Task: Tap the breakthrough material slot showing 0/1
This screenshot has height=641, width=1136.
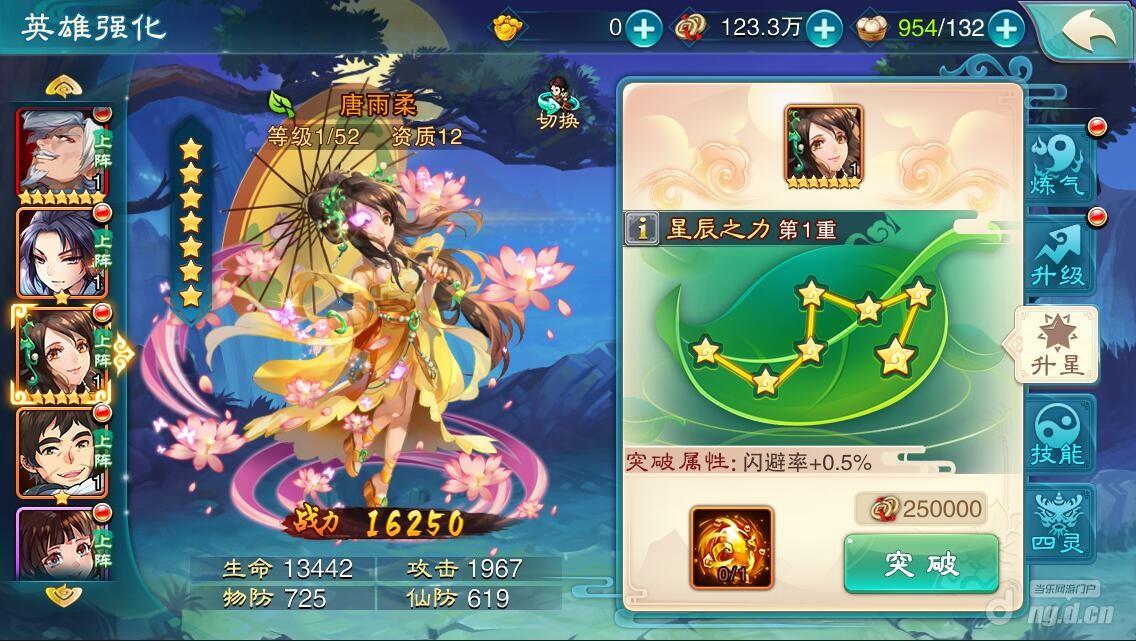Action: click(731, 548)
